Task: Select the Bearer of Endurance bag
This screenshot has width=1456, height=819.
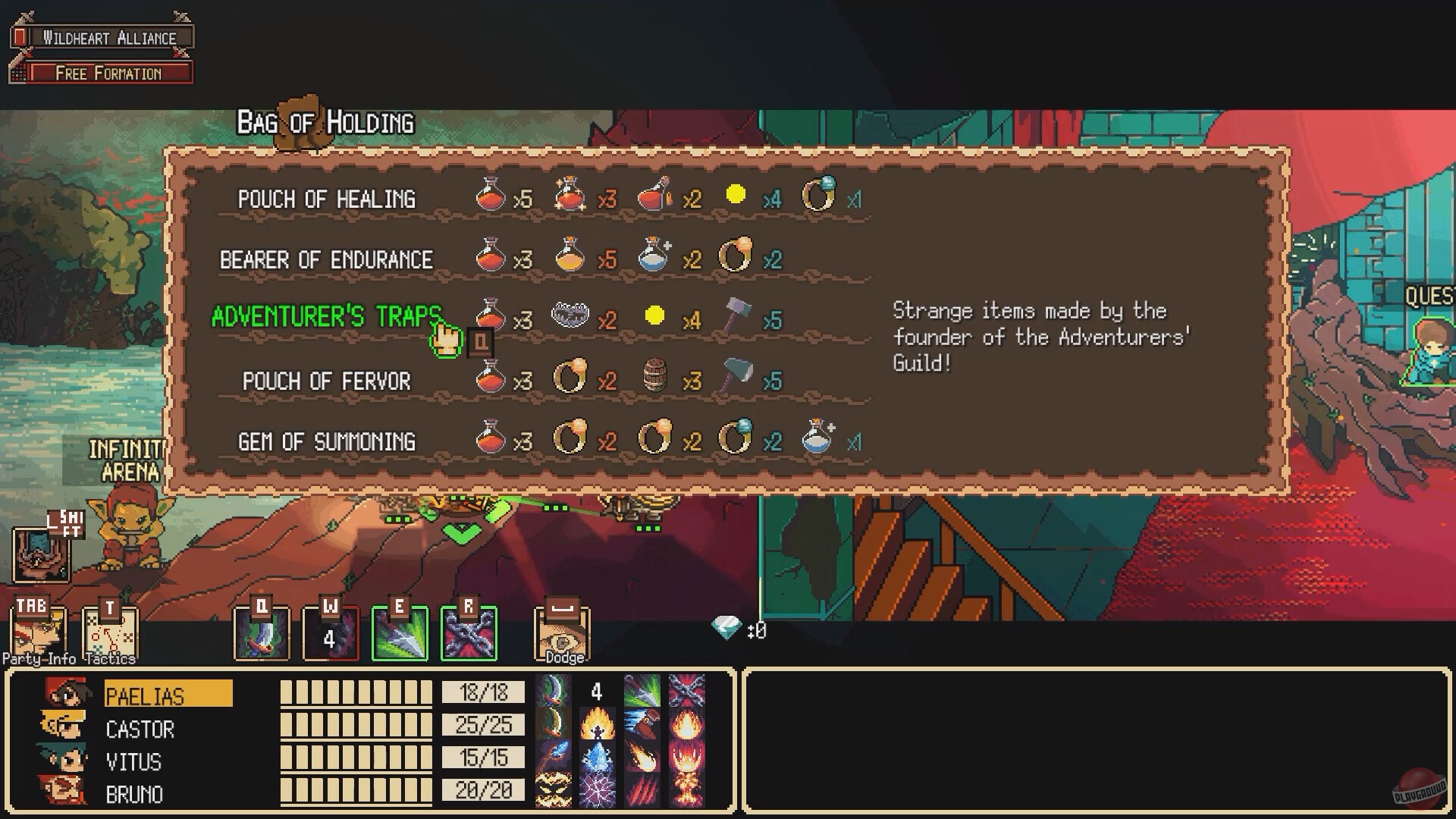Action: pos(325,259)
